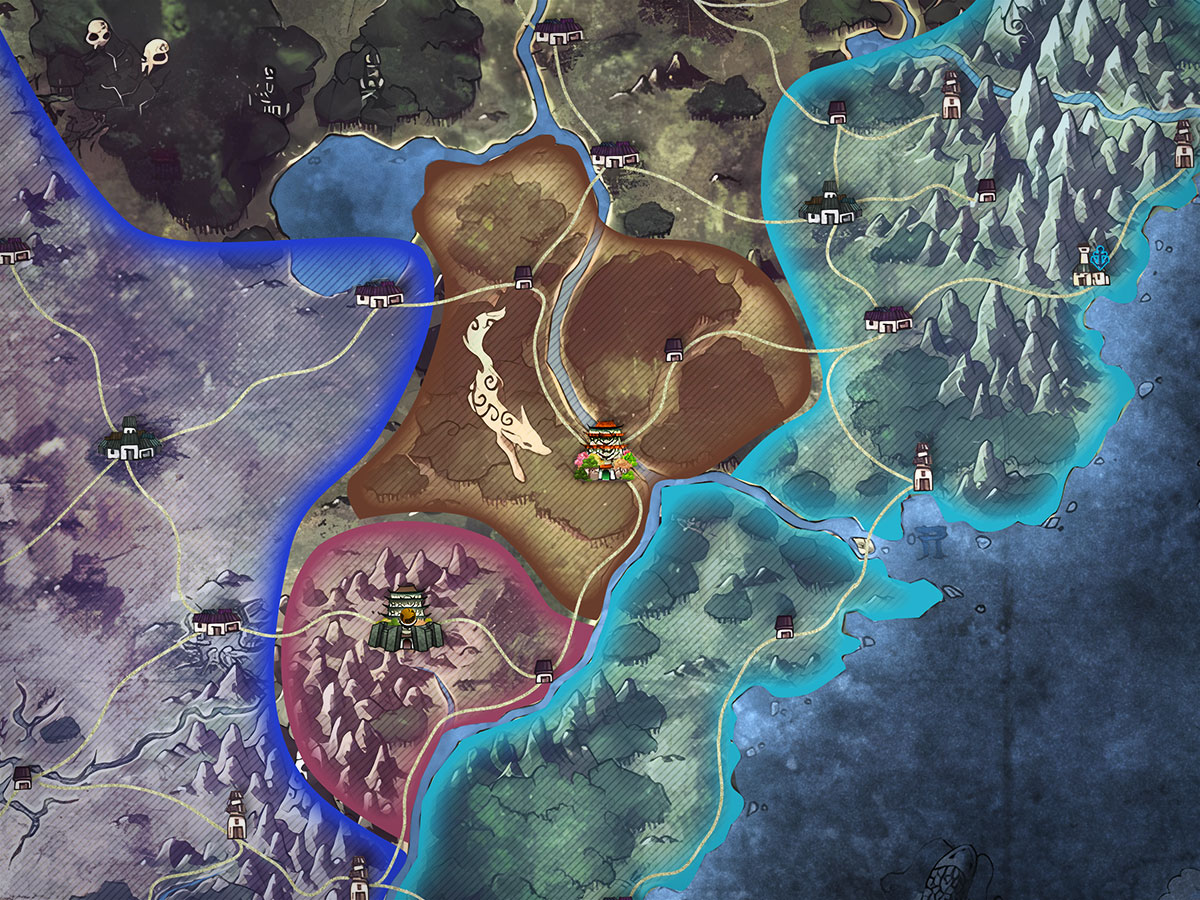Select the port marked with a blue anchor
The width and height of the screenshot is (1200, 900).
click(1091, 268)
